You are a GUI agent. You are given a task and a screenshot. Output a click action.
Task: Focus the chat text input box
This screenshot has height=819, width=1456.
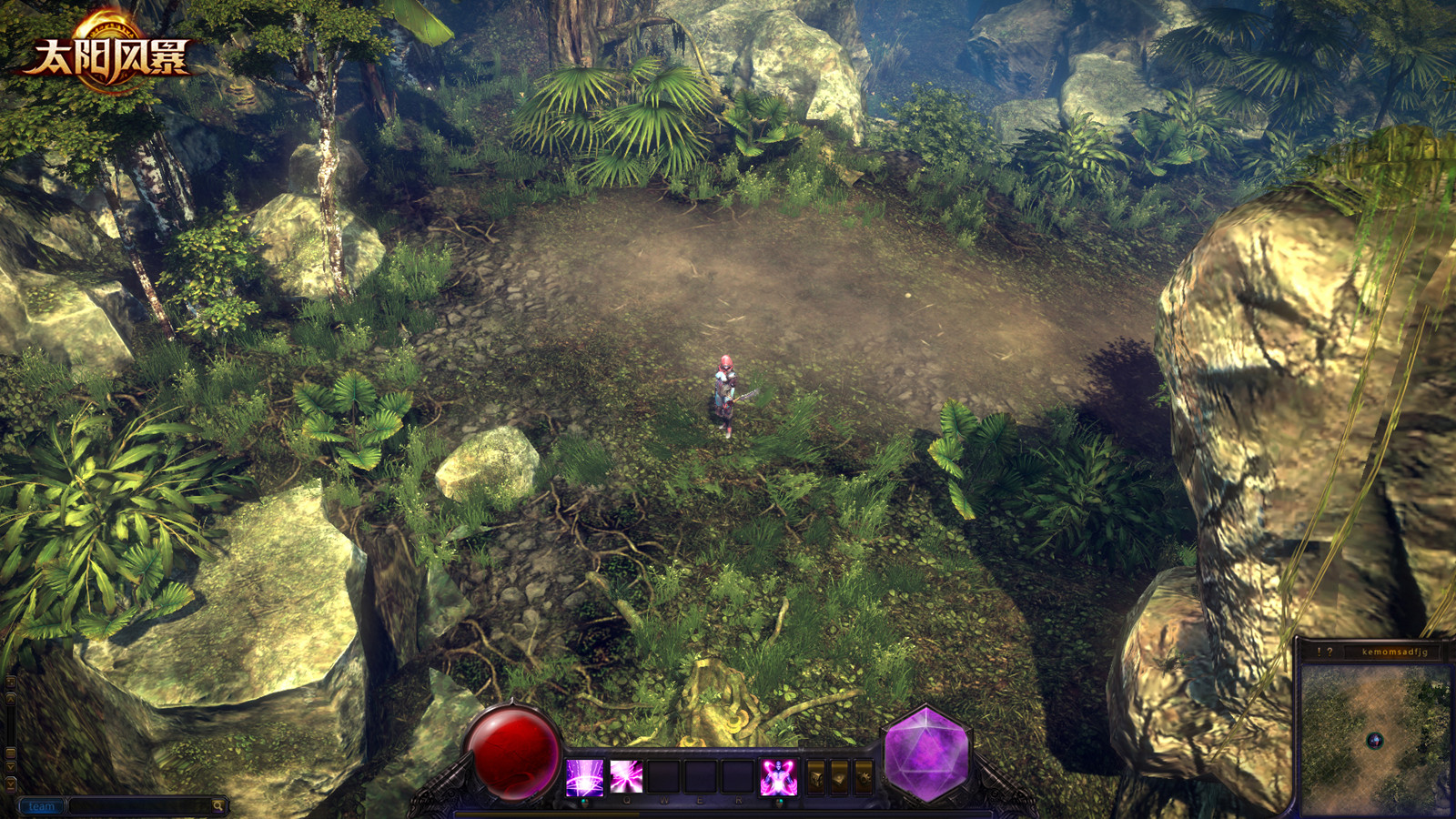[140, 806]
